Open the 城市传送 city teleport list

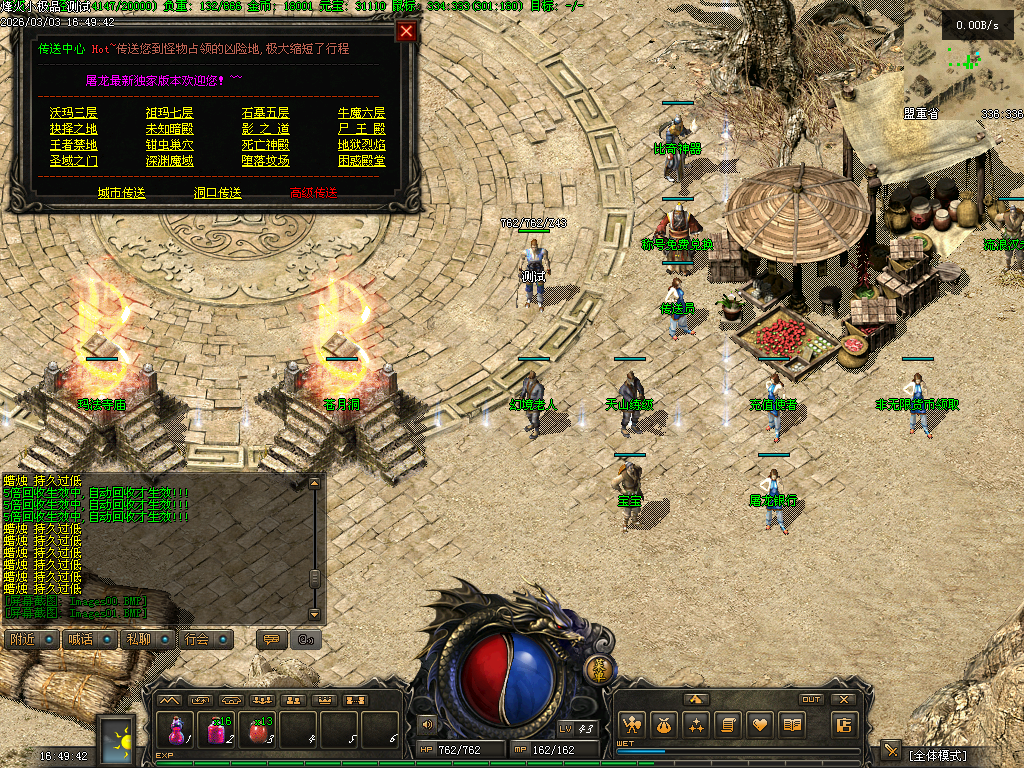click(x=122, y=193)
